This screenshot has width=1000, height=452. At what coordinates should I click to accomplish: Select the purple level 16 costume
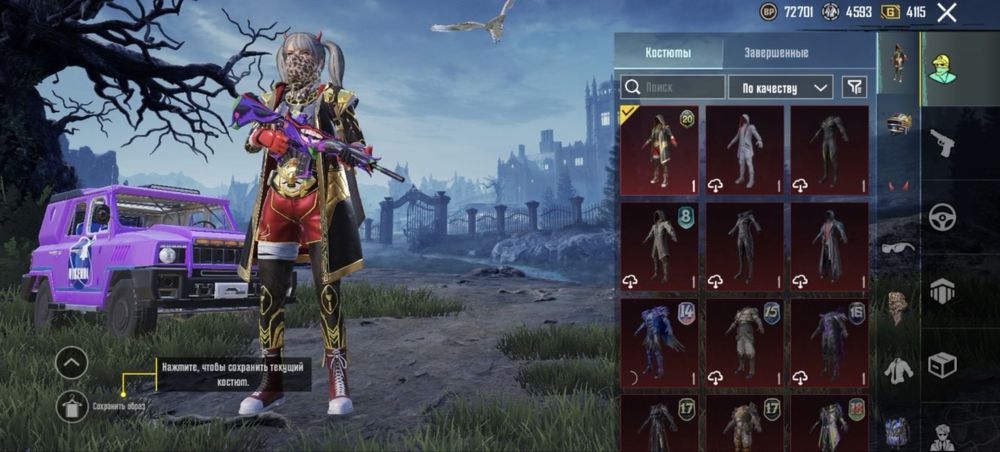click(x=829, y=342)
